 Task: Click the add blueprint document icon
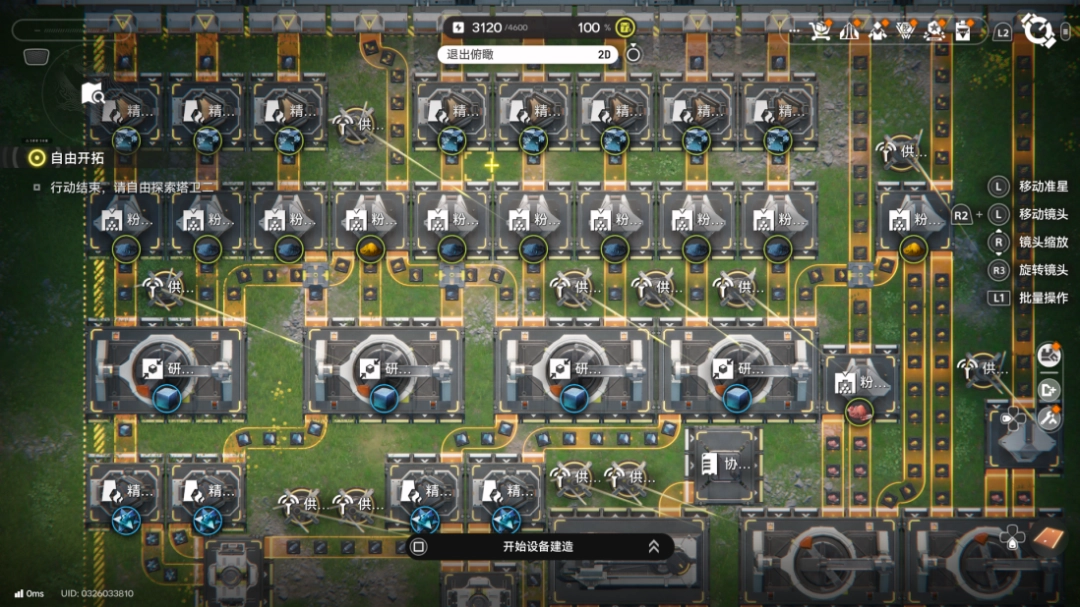coord(1049,390)
